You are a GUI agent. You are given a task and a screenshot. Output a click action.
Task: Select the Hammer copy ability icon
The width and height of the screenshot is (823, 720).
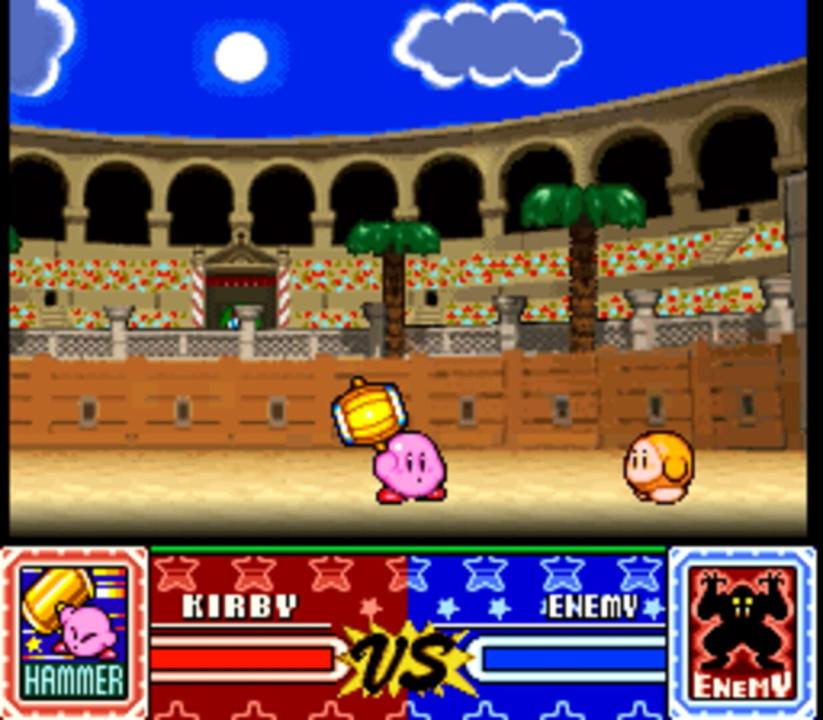click(74, 632)
